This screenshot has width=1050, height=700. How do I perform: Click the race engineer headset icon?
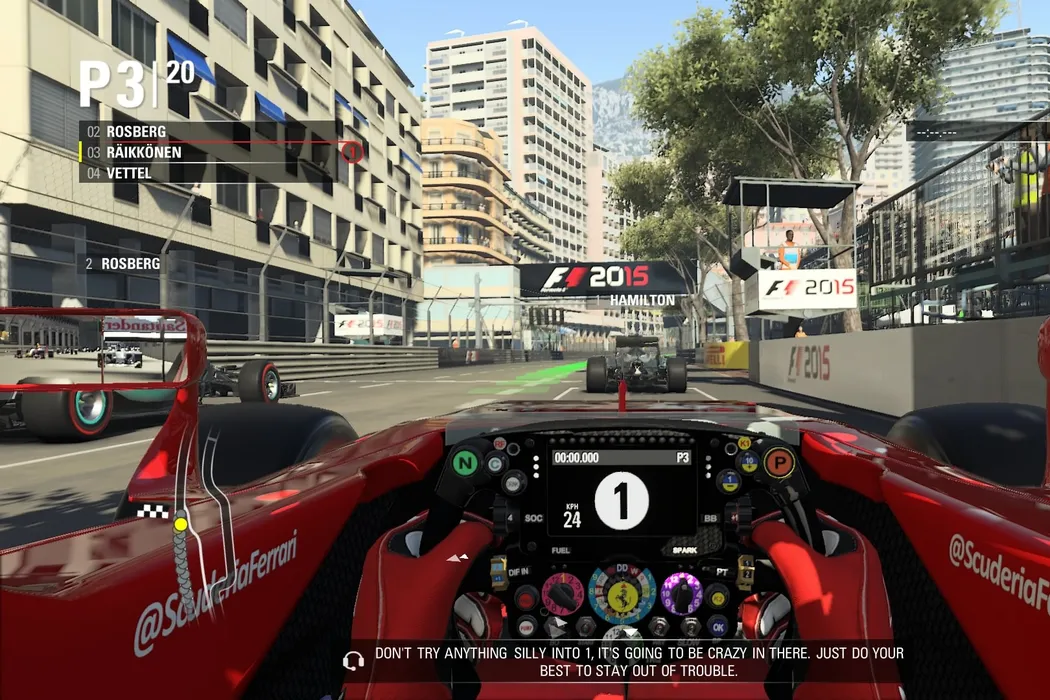pyautogui.click(x=352, y=661)
